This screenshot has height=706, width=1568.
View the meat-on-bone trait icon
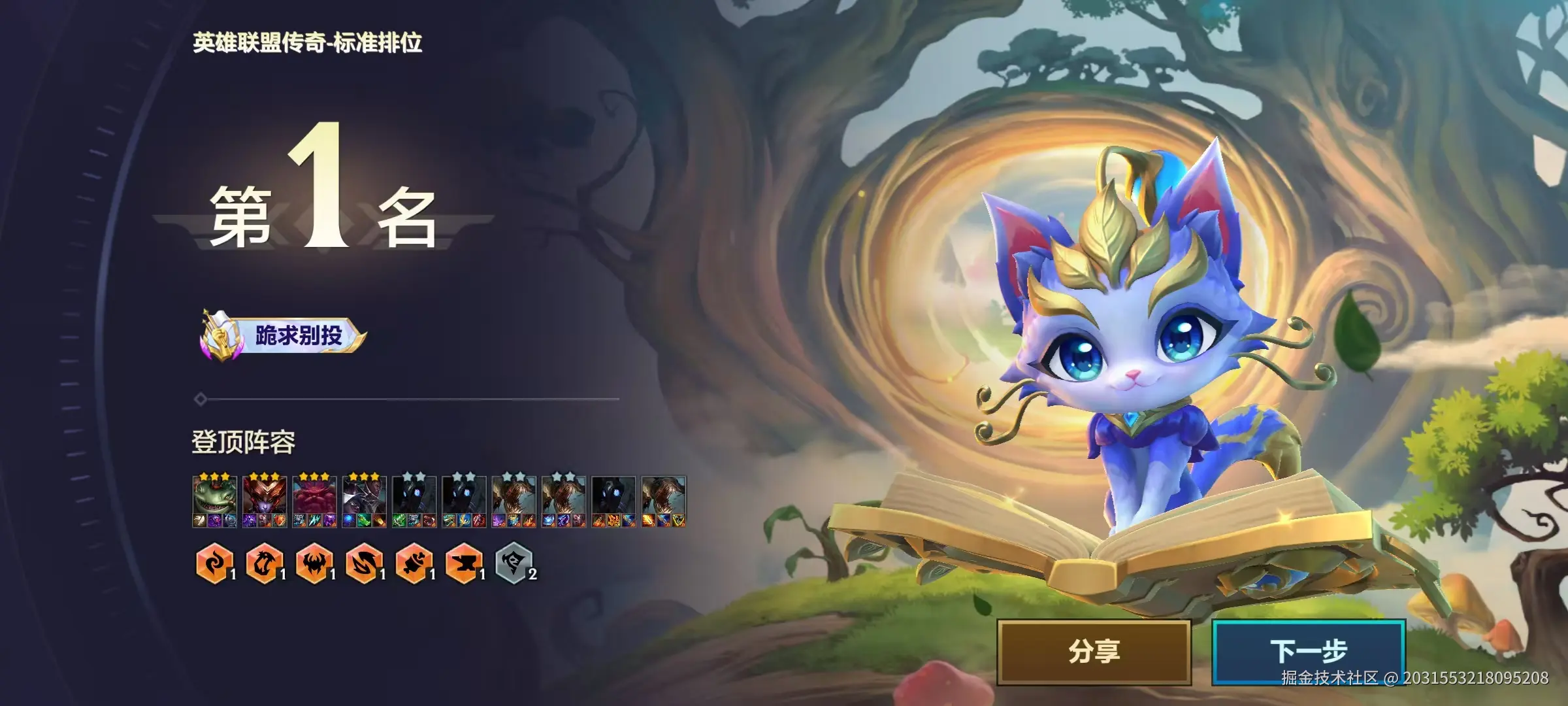[x=414, y=563]
